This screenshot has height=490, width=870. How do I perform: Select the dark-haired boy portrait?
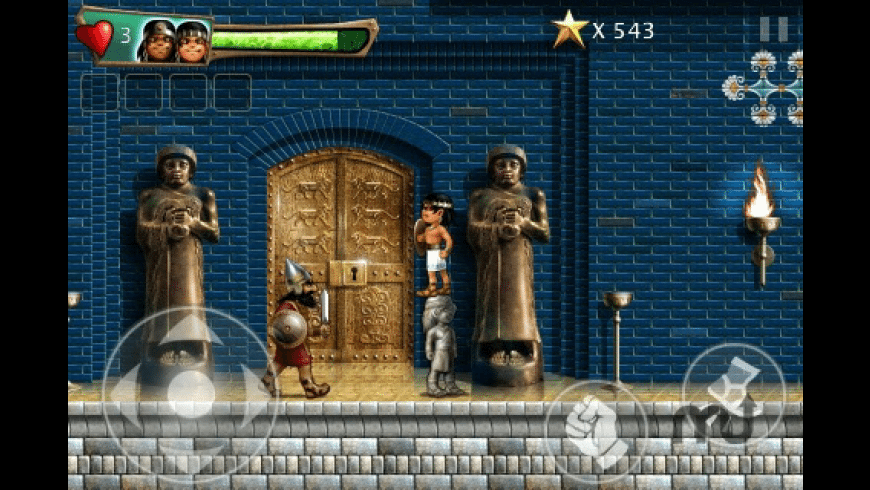click(192, 42)
